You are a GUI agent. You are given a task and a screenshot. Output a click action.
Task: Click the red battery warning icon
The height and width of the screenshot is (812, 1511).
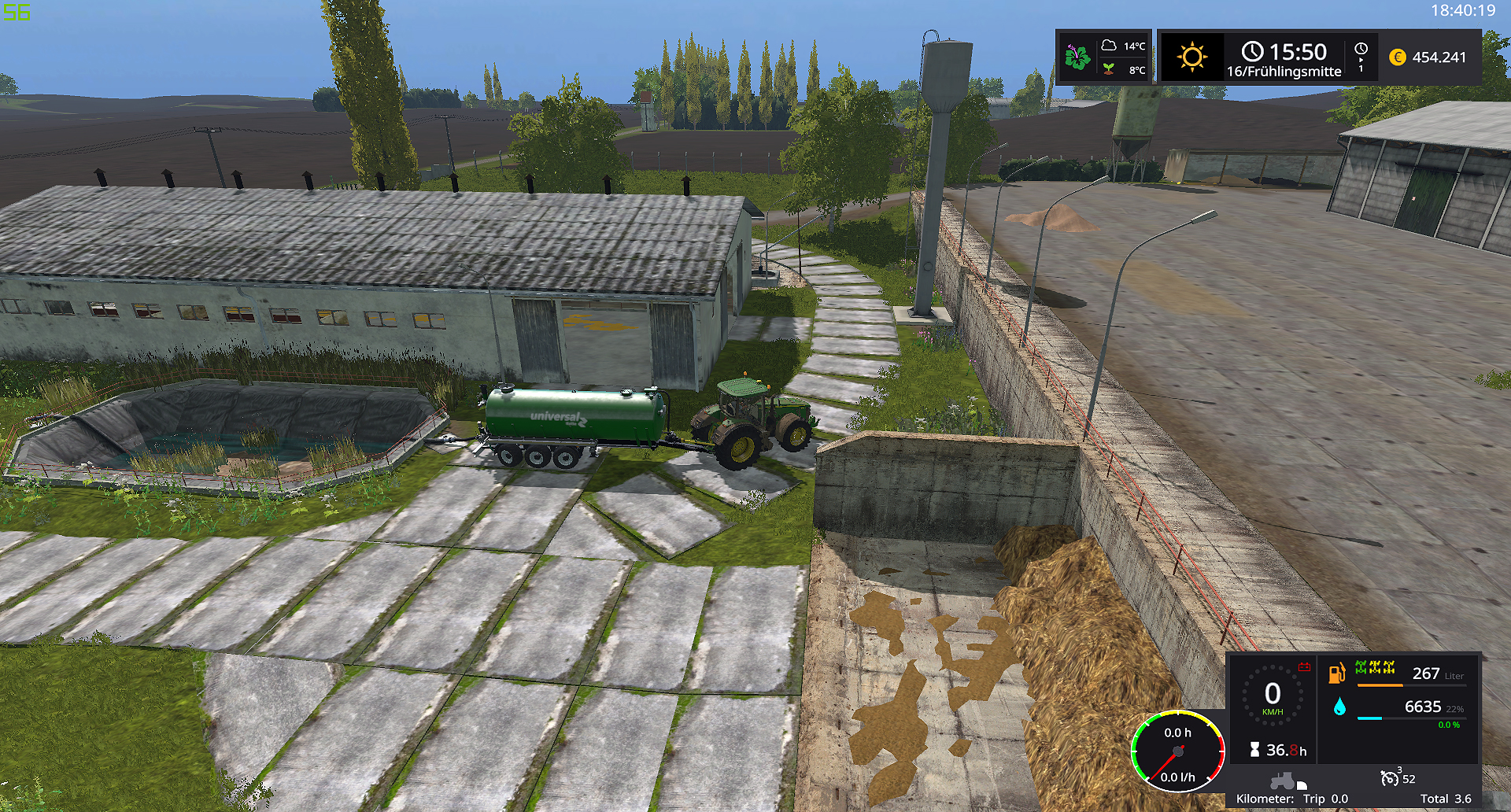(x=1304, y=667)
